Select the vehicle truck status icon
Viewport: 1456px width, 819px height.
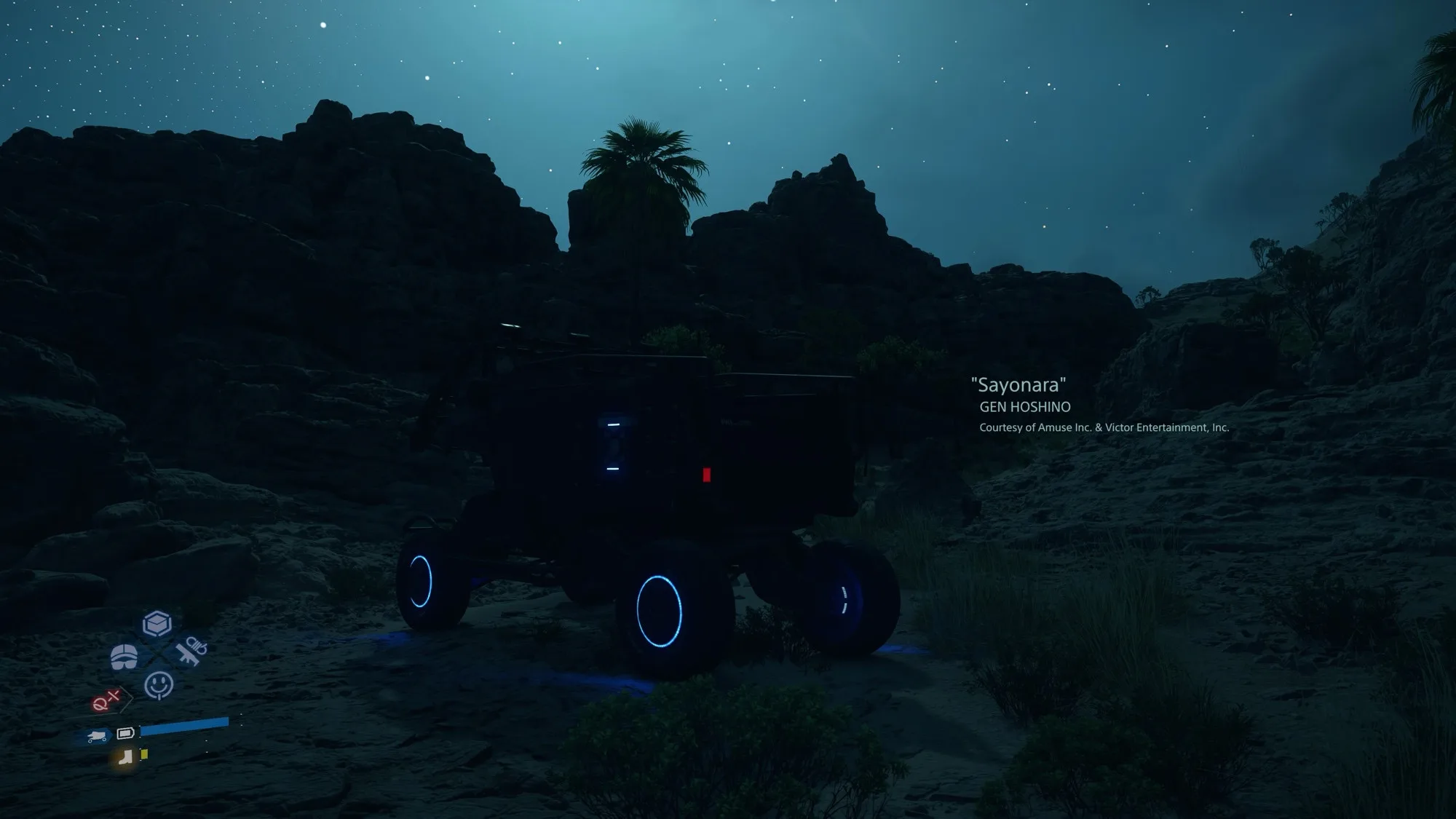pyautogui.click(x=96, y=737)
